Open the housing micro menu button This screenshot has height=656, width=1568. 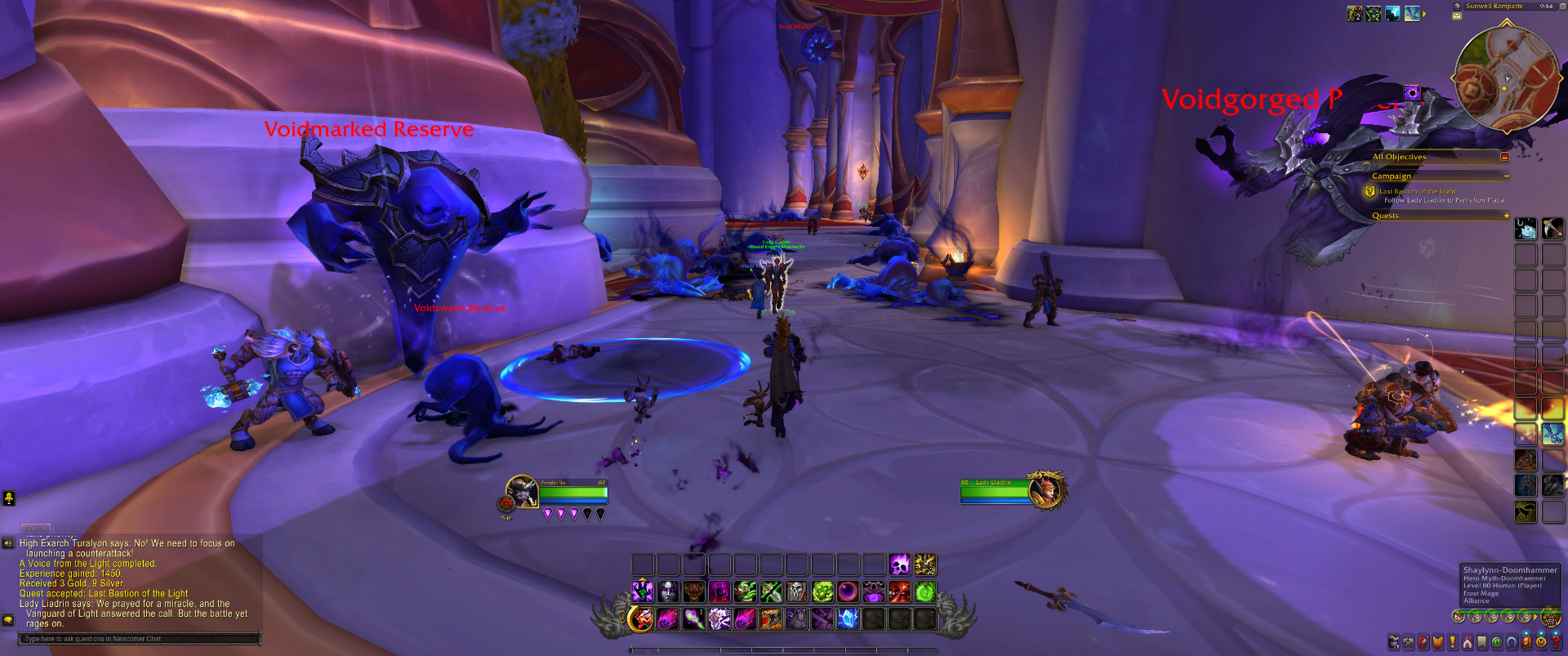[1468, 642]
